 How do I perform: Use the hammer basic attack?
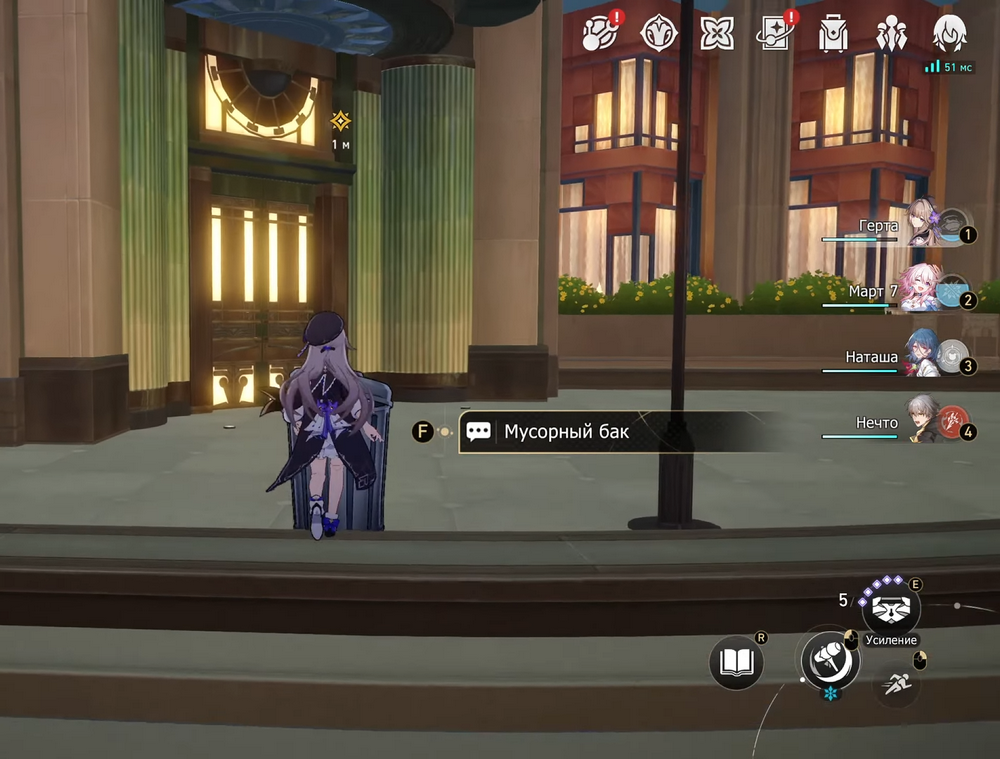click(x=830, y=658)
